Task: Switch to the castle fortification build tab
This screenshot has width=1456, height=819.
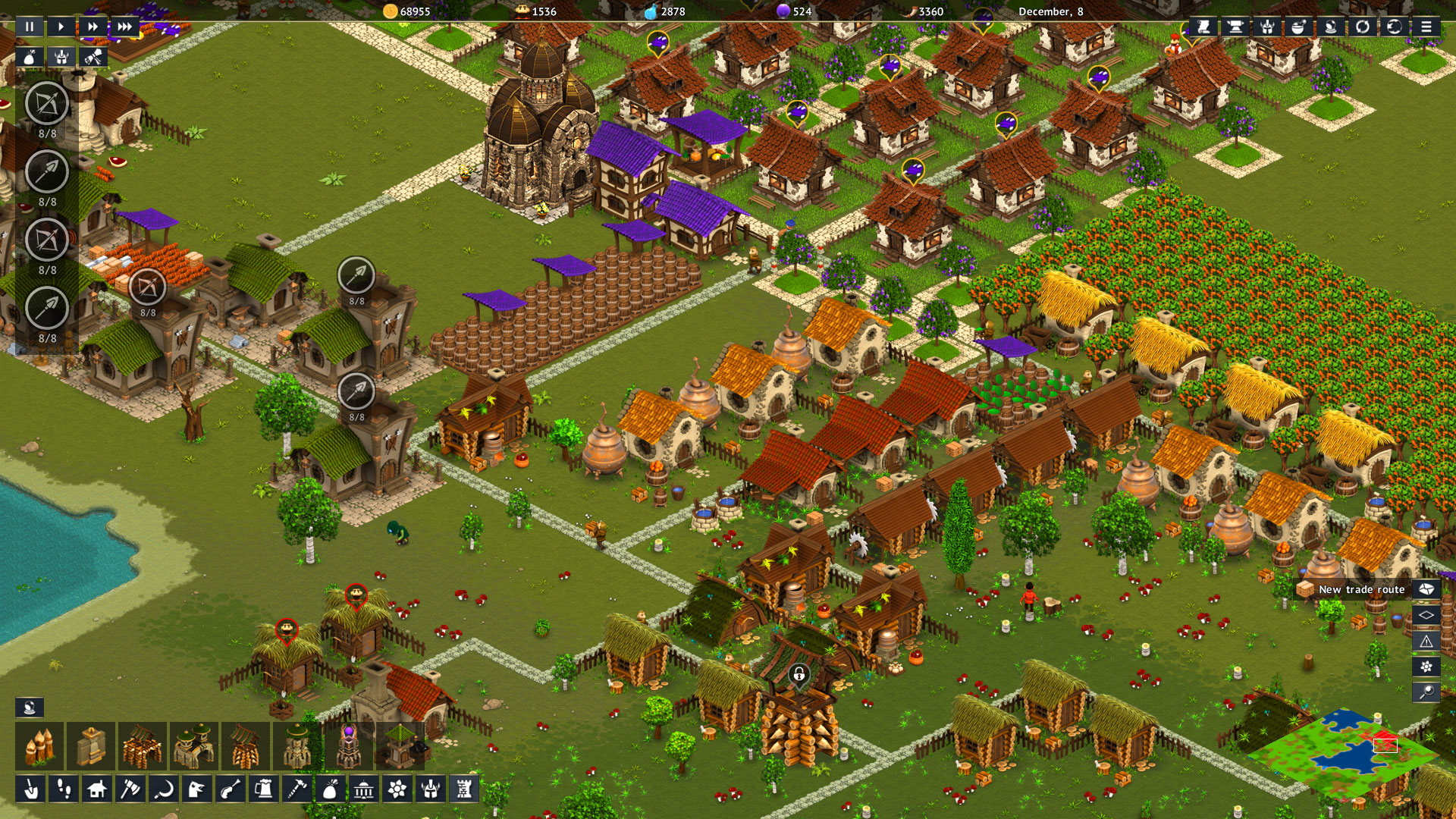Action: tap(464, 791)
